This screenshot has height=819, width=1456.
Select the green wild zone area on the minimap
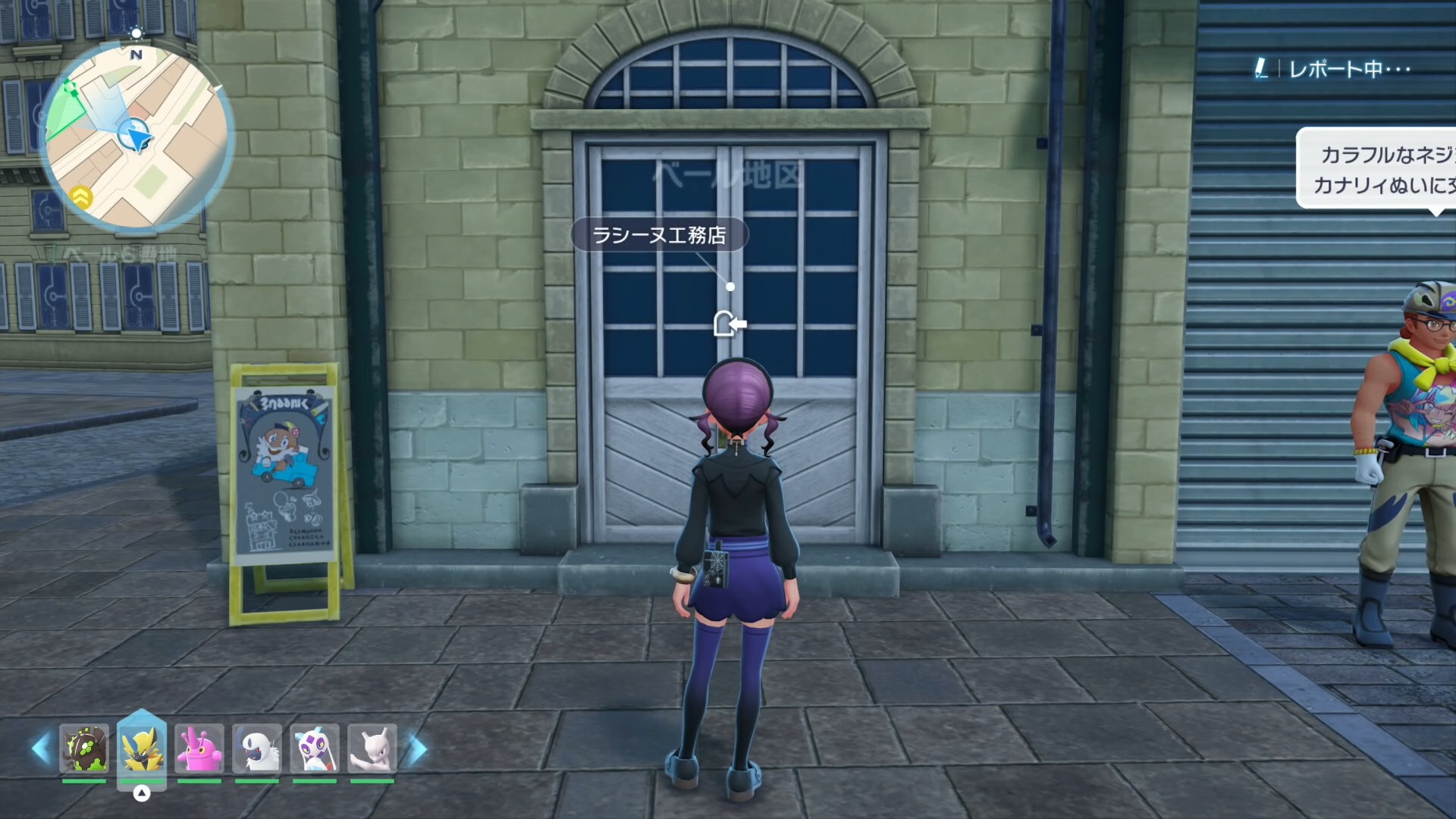click(64, 114)
